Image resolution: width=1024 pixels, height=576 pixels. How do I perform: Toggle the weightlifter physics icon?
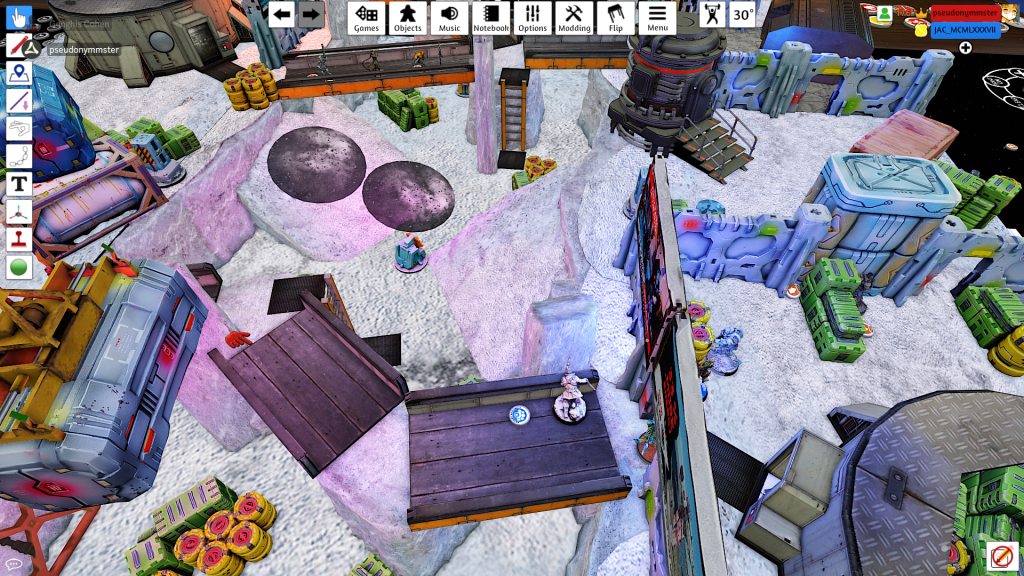pyautogui.click(x=712, y=15)
